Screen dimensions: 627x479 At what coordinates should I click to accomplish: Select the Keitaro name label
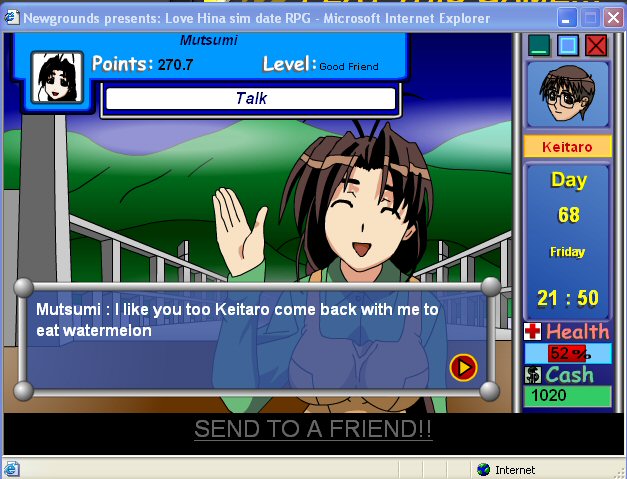(567, 147)
